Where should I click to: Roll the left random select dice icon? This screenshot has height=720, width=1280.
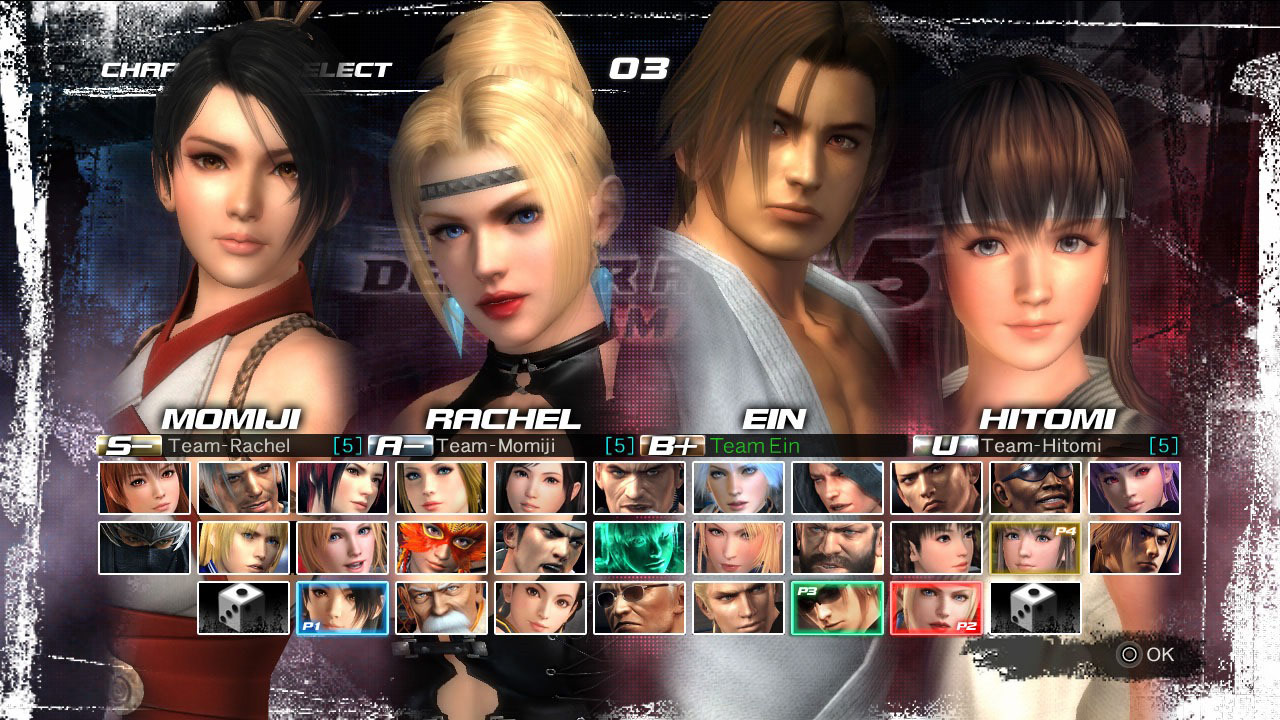(244, 608)
